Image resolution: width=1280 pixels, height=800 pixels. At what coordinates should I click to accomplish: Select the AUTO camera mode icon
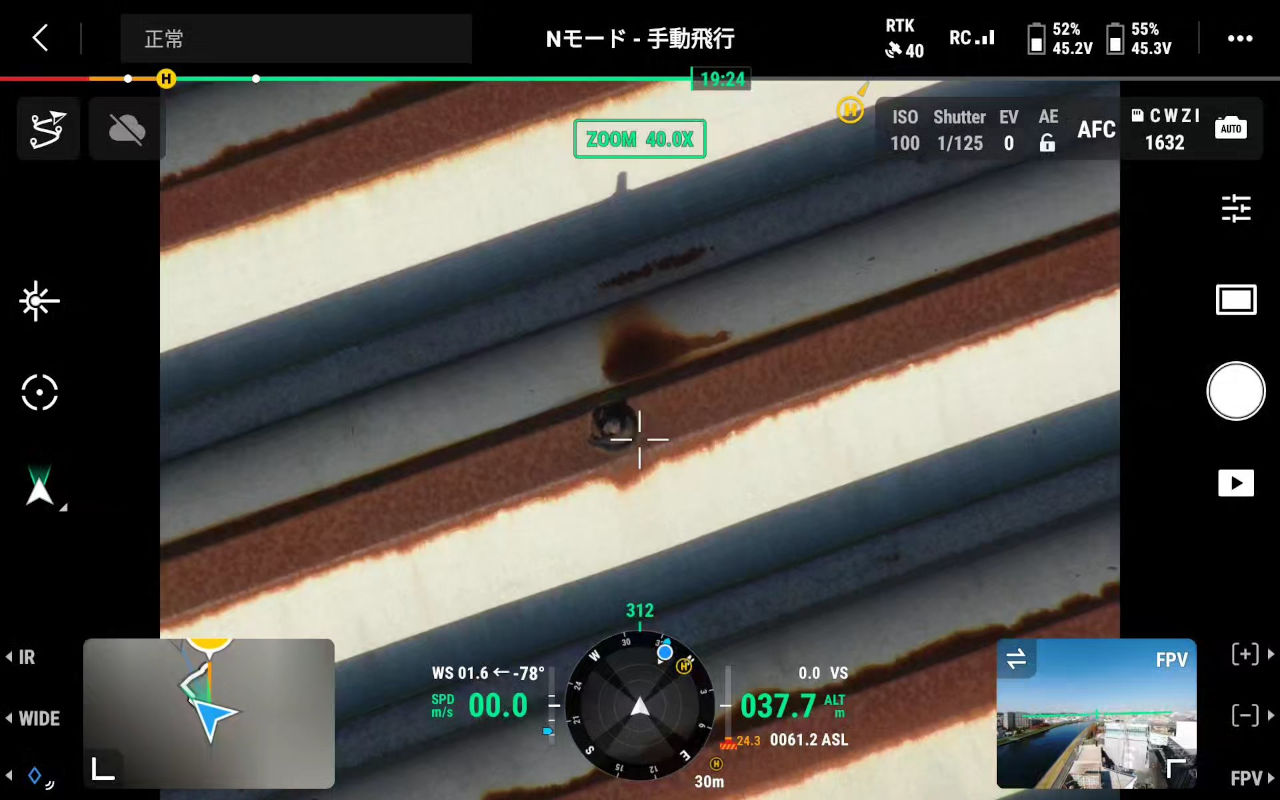coord(1231,128)
